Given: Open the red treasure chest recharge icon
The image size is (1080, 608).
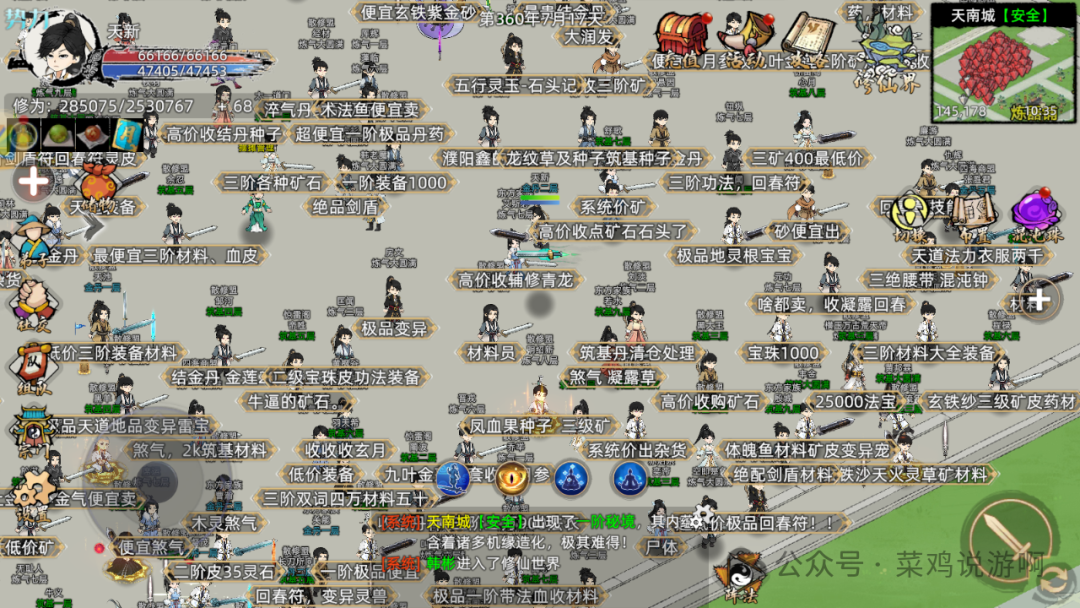Looking at the screenshot, I should 683,38.
